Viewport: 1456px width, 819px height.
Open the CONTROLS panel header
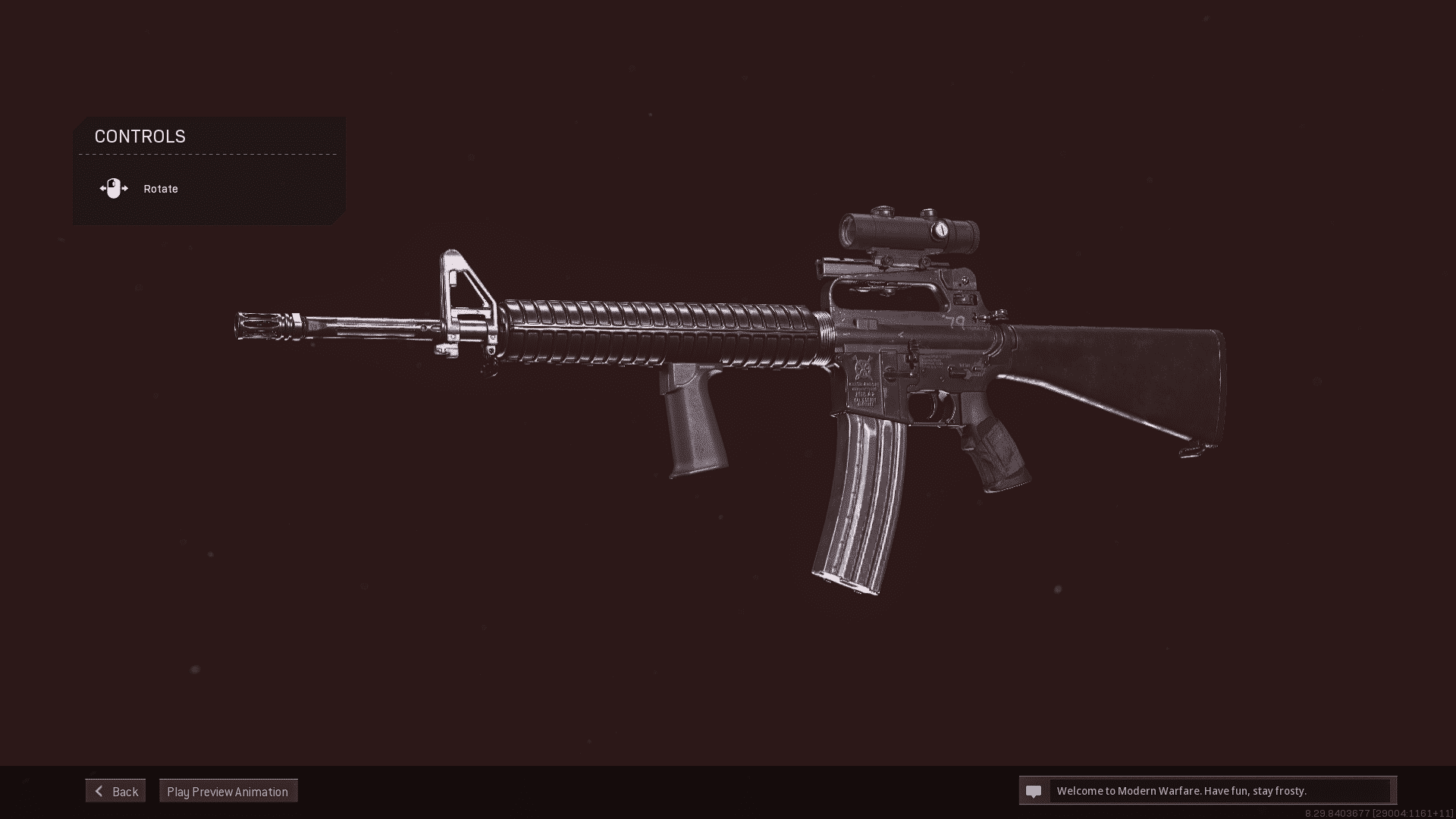(140, 136)
